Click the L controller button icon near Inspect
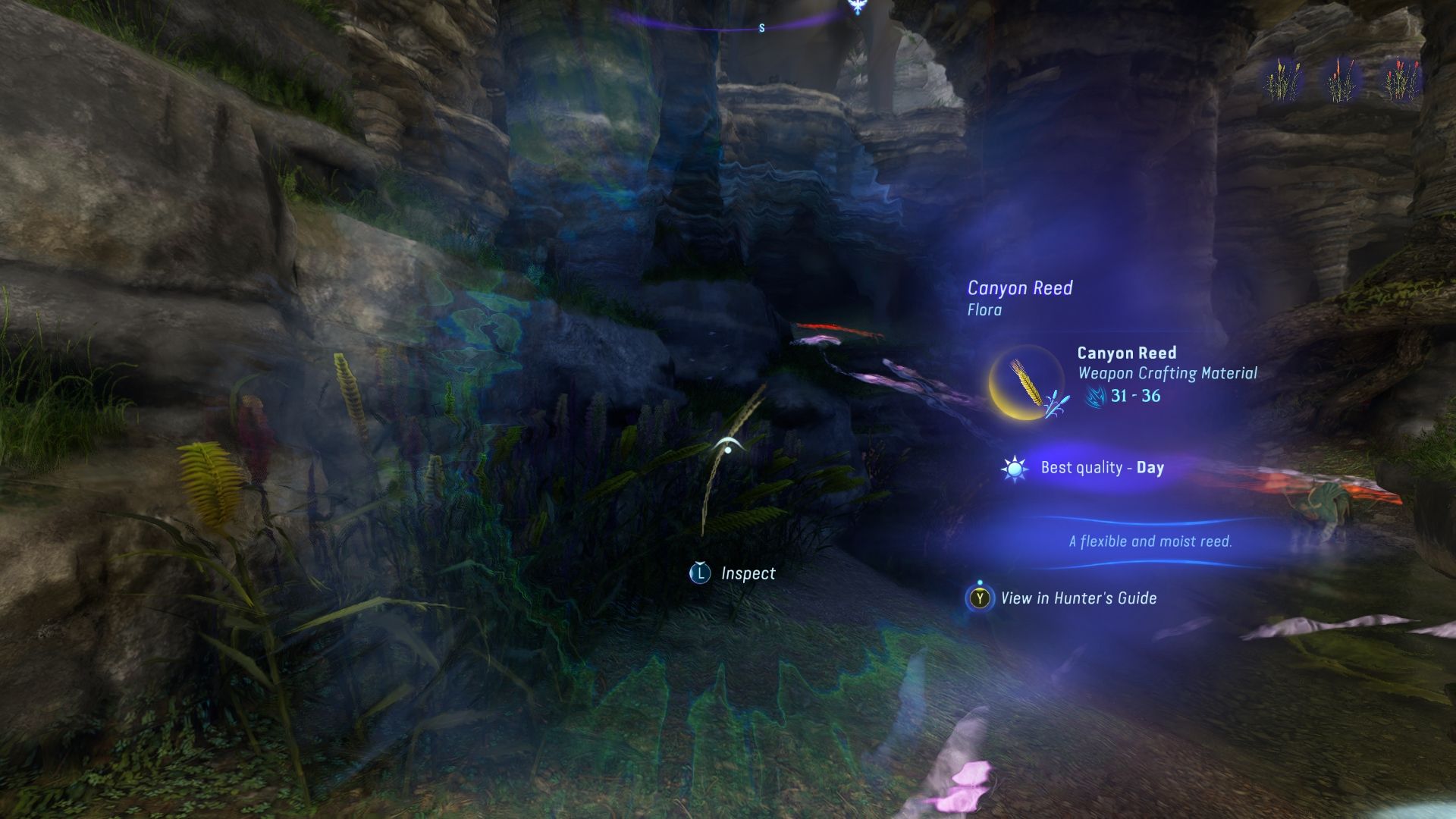 click(x=701, y=573)
